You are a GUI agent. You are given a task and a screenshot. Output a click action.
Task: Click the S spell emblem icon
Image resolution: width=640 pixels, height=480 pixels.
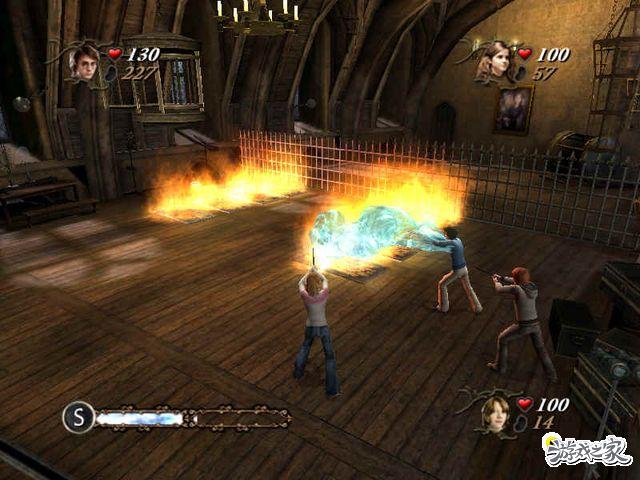click(78, 417)
